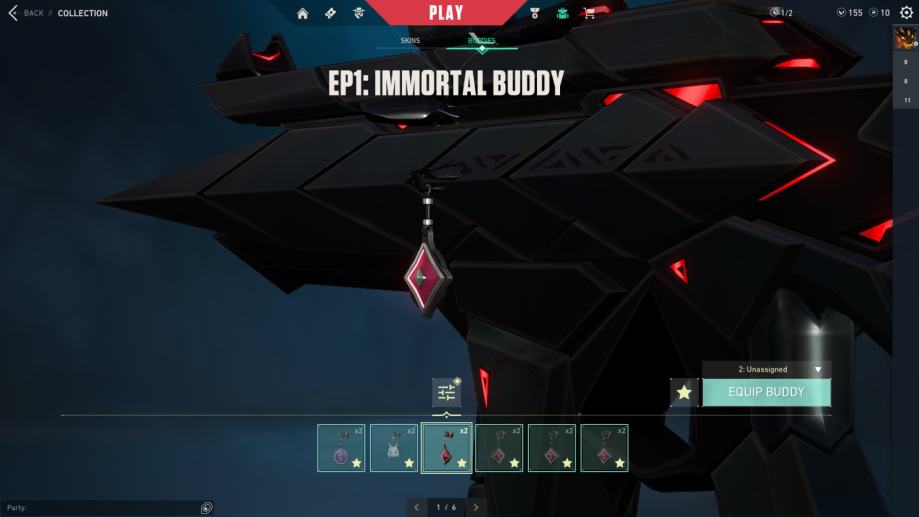Select the Buddies tab

[482, 41]
